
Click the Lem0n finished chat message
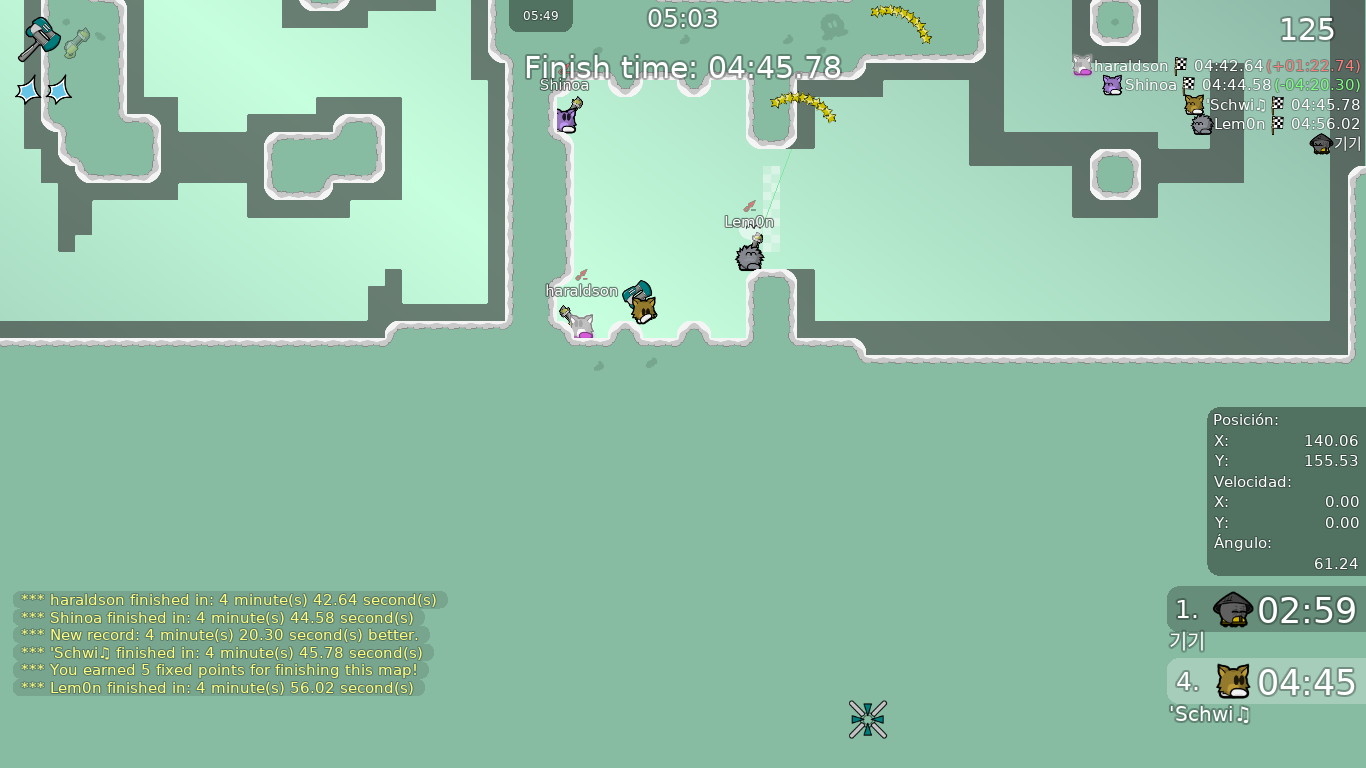218,688
